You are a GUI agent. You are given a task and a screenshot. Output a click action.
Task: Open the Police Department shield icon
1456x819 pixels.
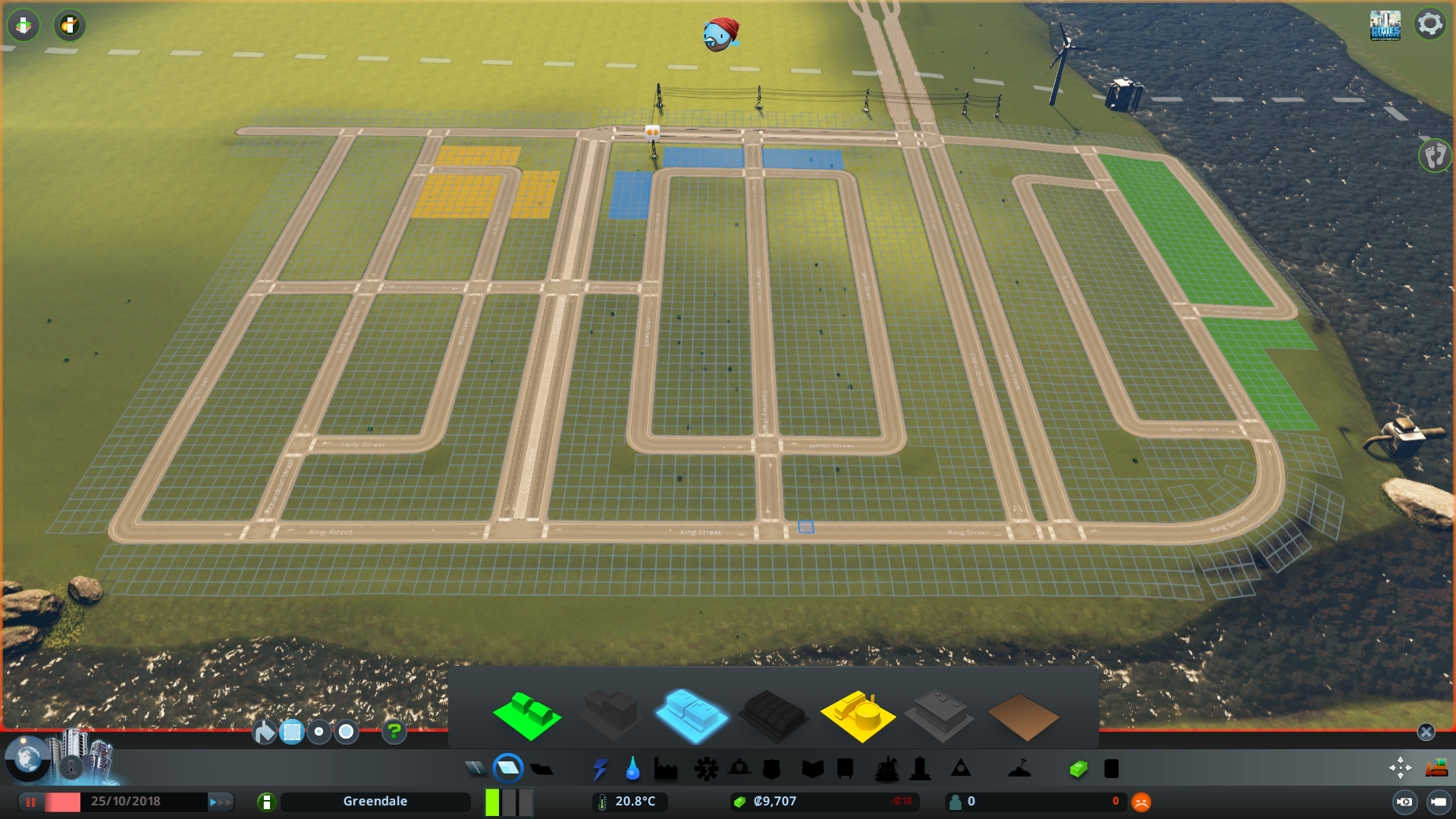[771, 768]
